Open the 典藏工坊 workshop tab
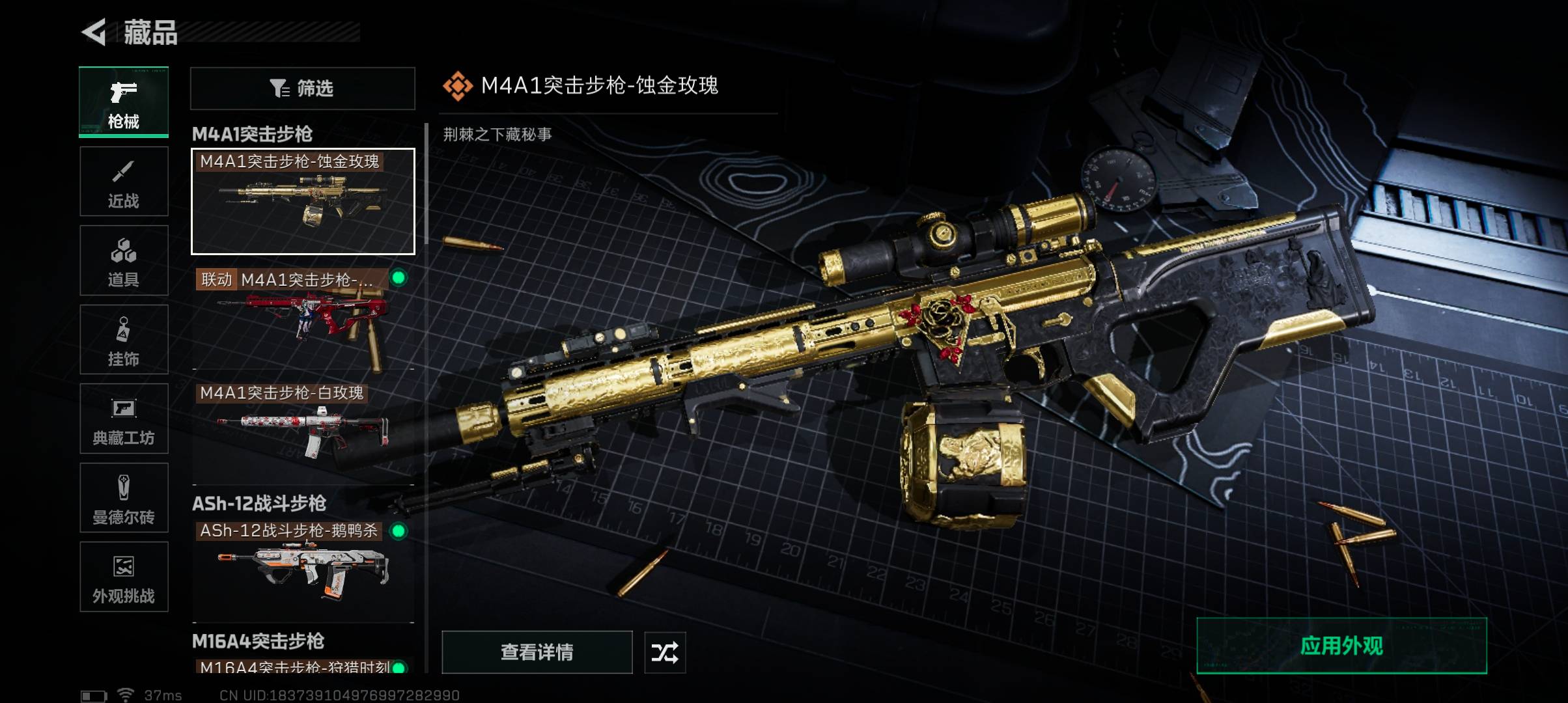The image size is (1568, 703). click(124, 419)
